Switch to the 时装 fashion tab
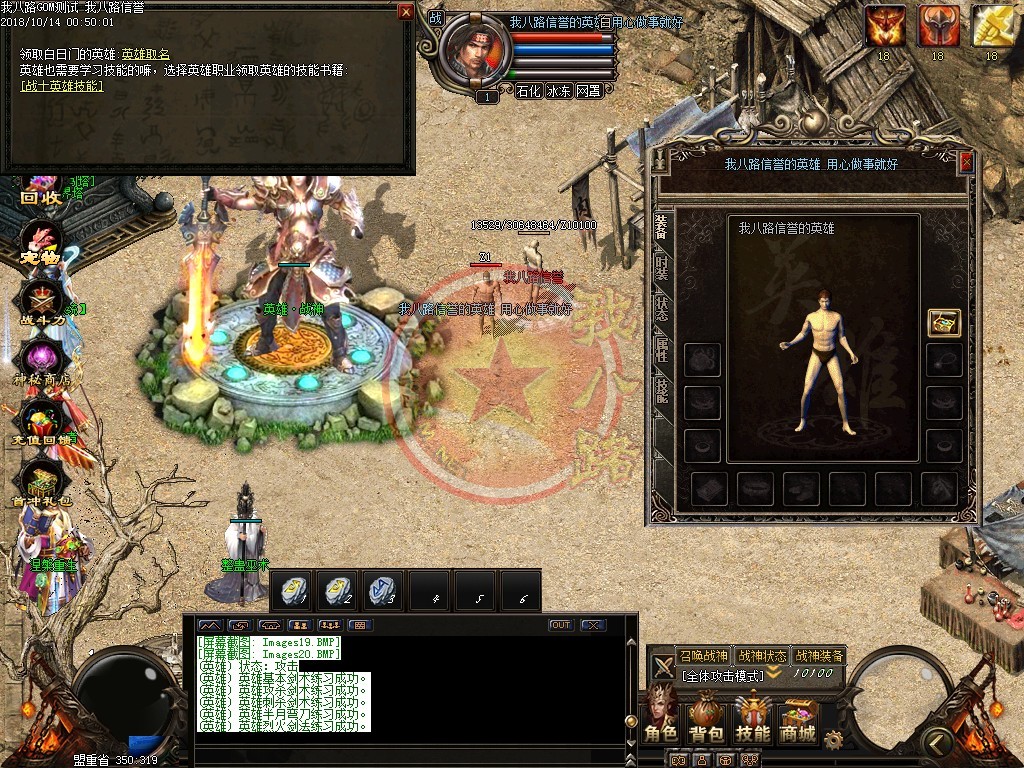The height and width of the screenshot is (768, 1024). pos(662,266)
